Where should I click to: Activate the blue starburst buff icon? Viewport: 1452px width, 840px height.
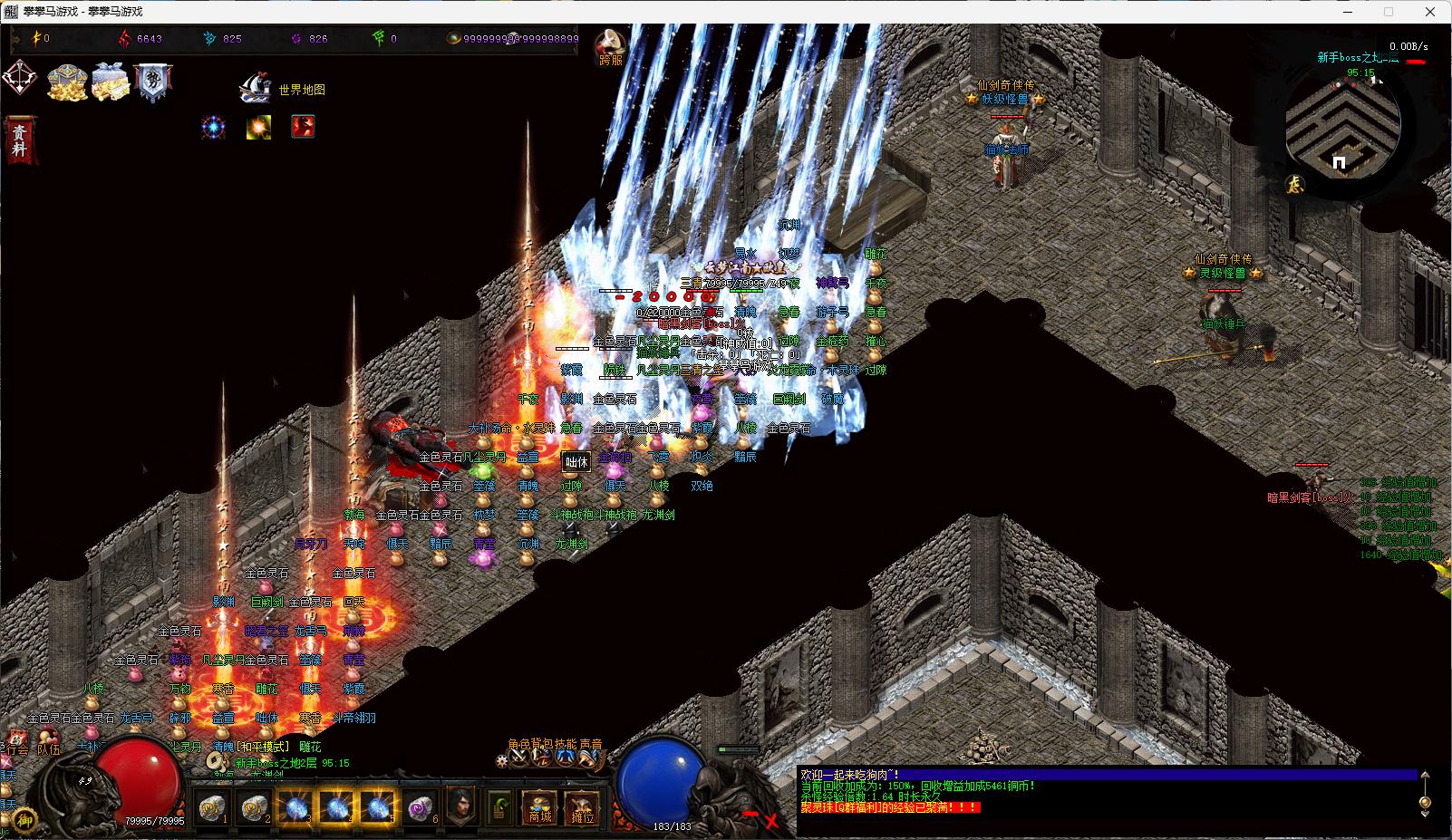[x=214, y=127]
